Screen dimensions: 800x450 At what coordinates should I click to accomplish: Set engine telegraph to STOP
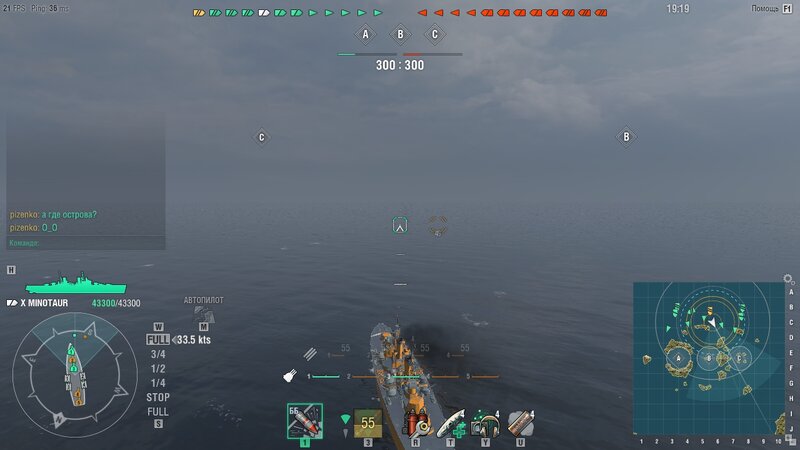tap(158, 397)
